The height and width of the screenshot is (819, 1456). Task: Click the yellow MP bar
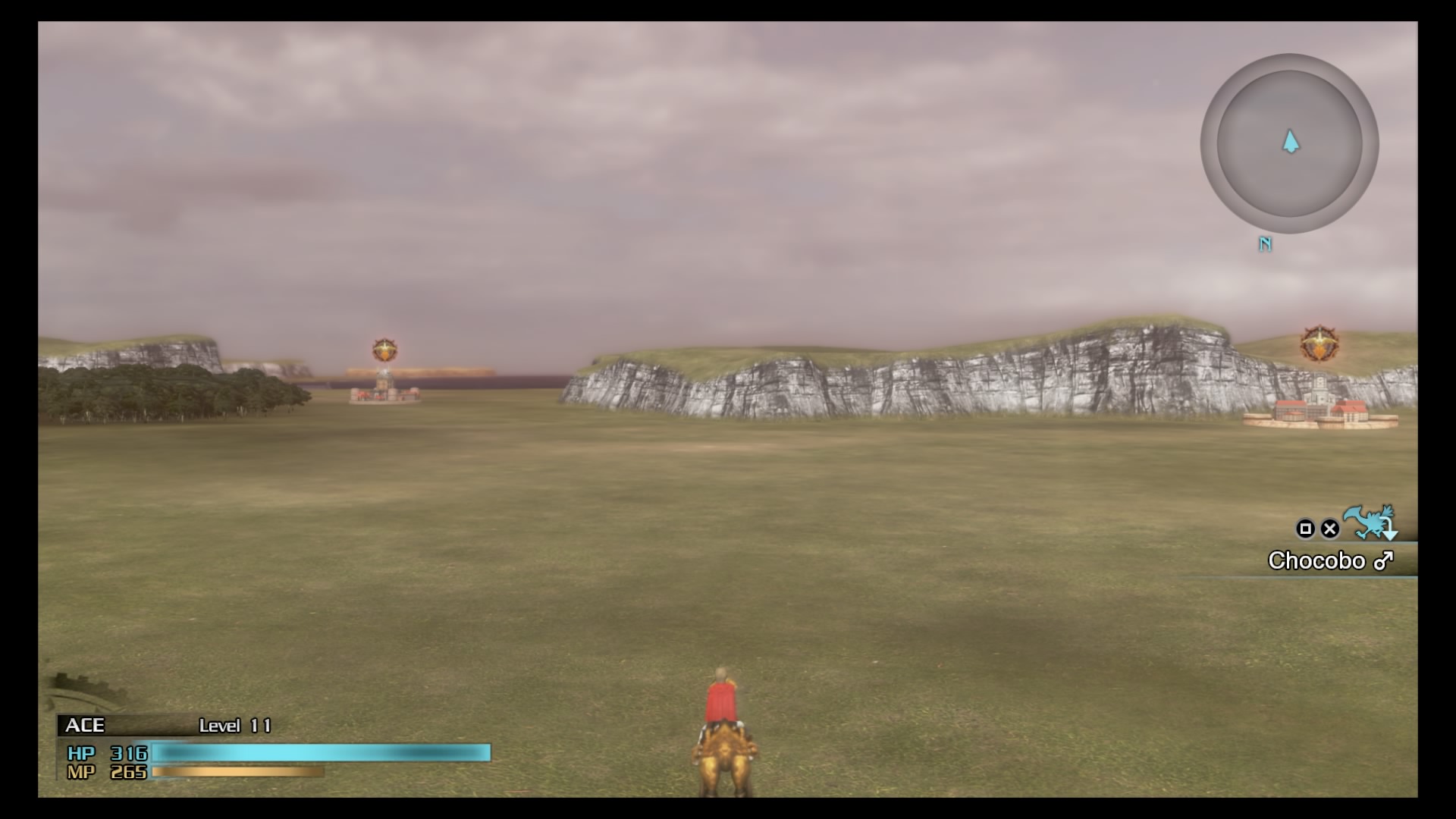click(235, 773)
